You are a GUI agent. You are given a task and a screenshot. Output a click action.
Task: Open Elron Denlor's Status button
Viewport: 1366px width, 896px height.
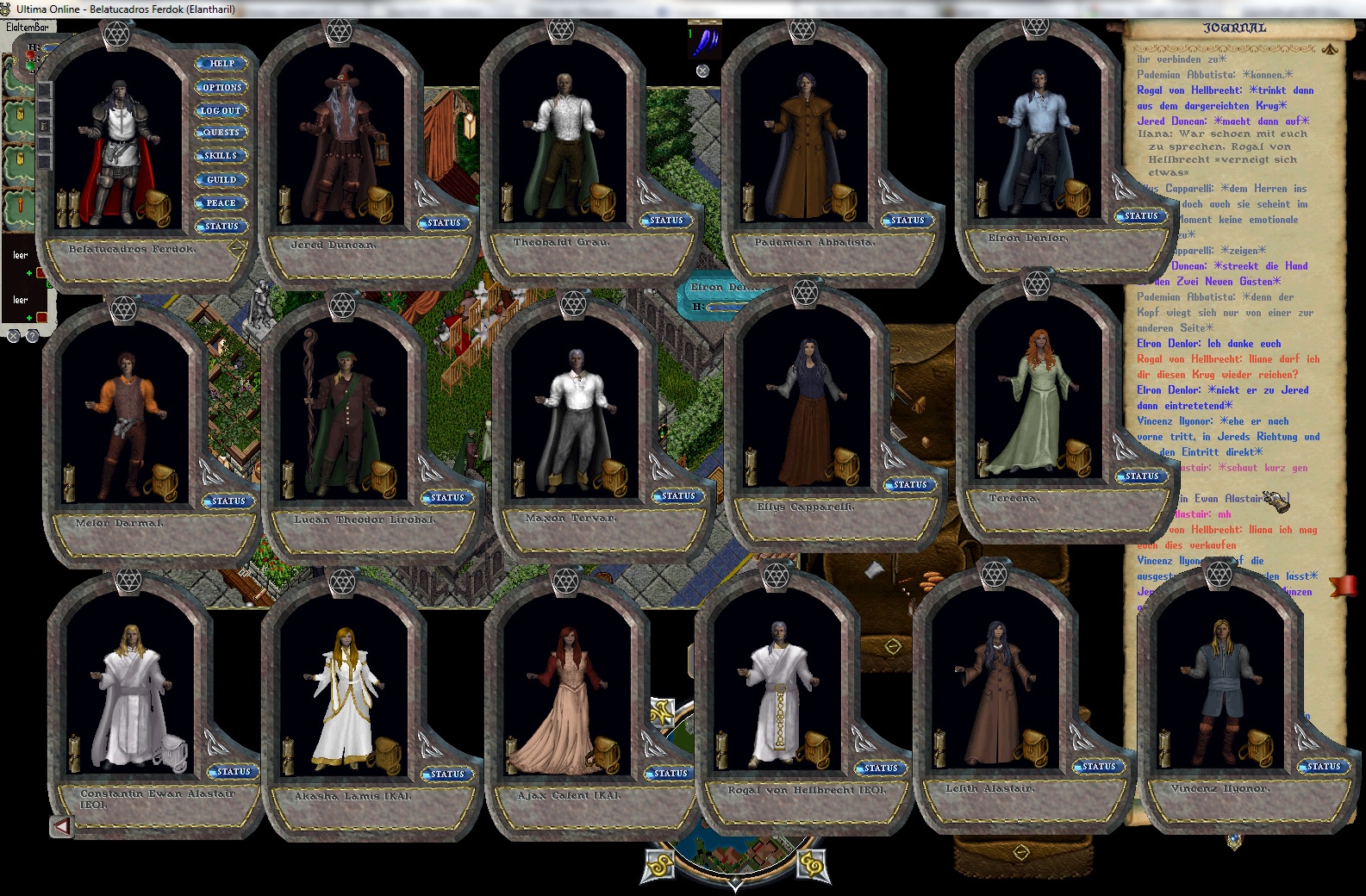click(x=1141, y=216)
